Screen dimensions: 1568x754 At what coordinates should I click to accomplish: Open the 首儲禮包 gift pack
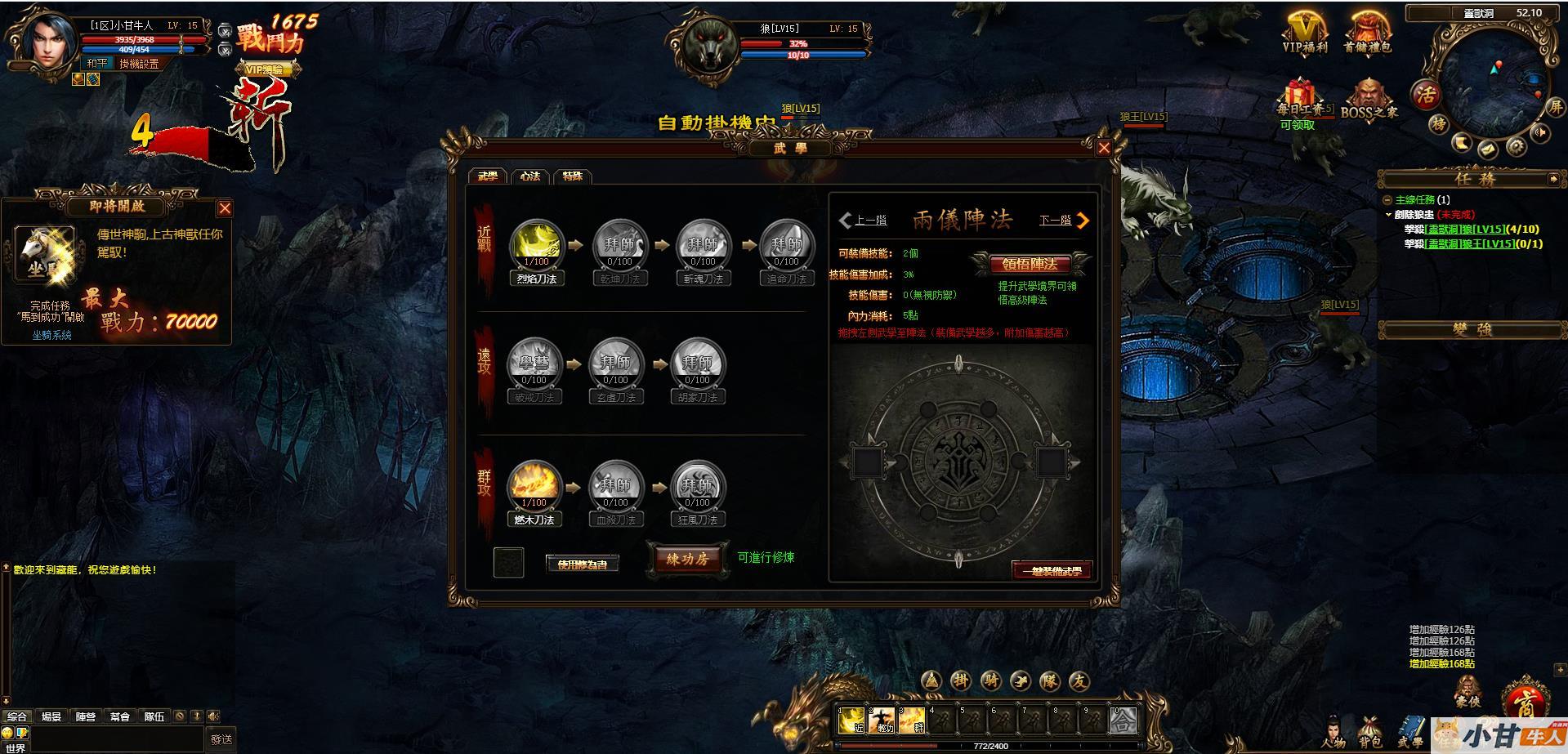[x=1367, y=34]
